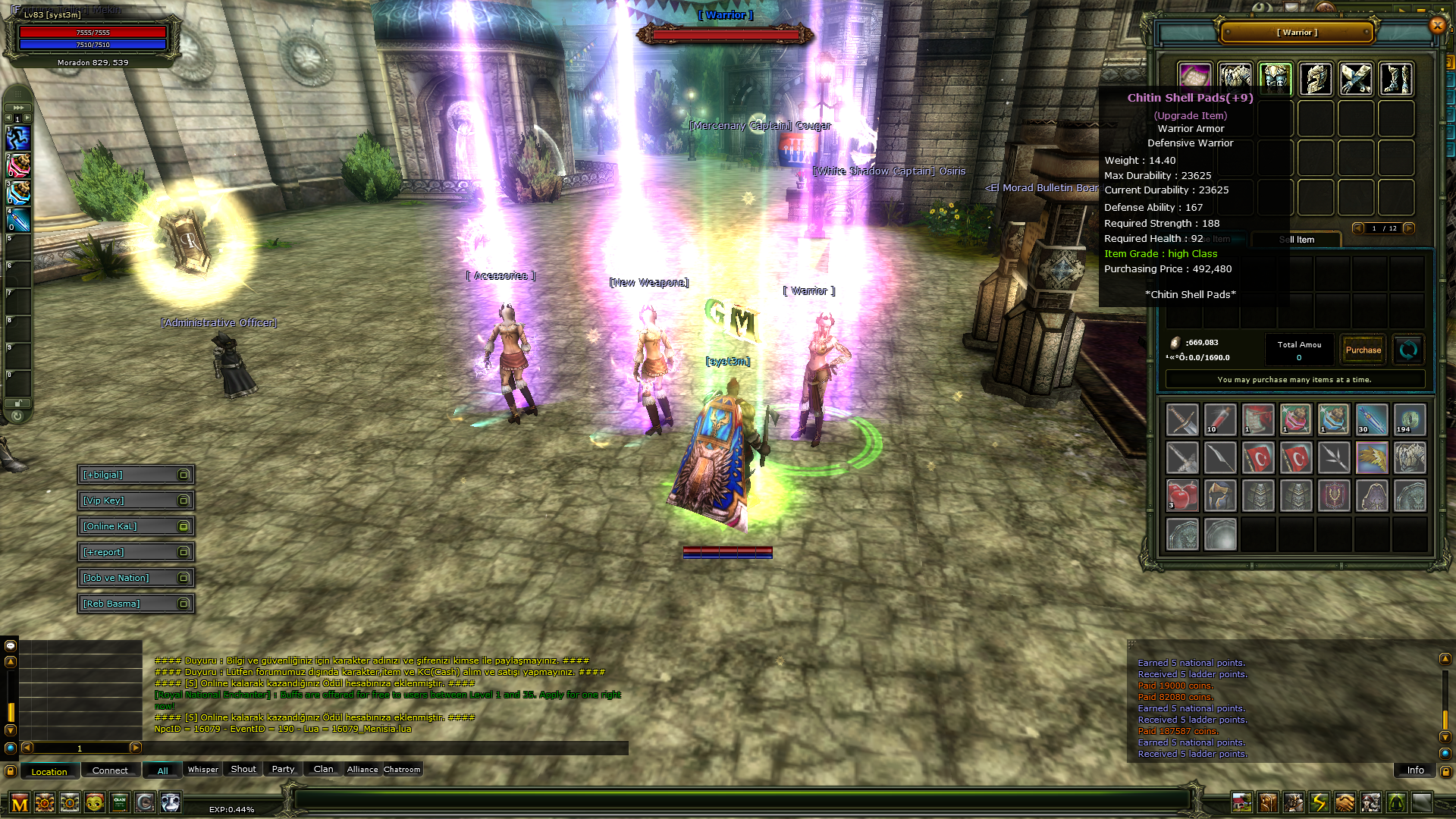Select the boots item in the shop
Image resolution: width=1456 pixels, height=819 pixels.
pos(1396,79)
